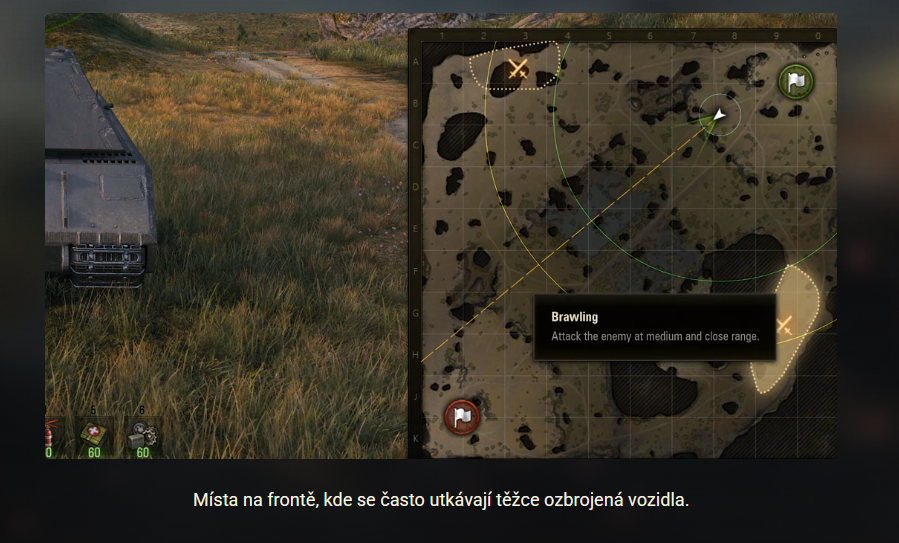Select the crossed-swords marker in the bottom-right zone
The height and width of the screenshot is (543, 899).
click(x=785, y=324)
